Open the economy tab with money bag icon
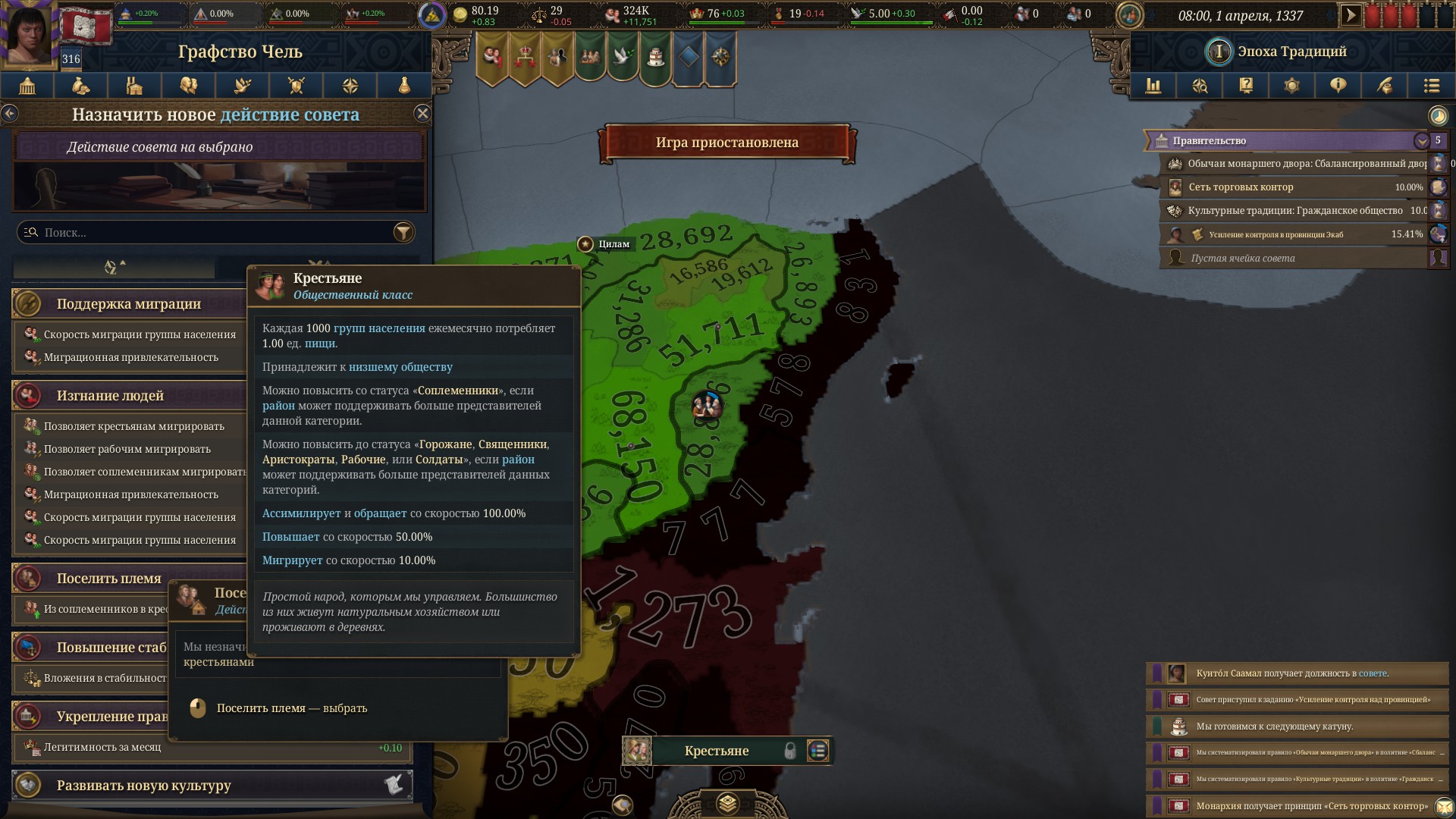 click(82, 86)
